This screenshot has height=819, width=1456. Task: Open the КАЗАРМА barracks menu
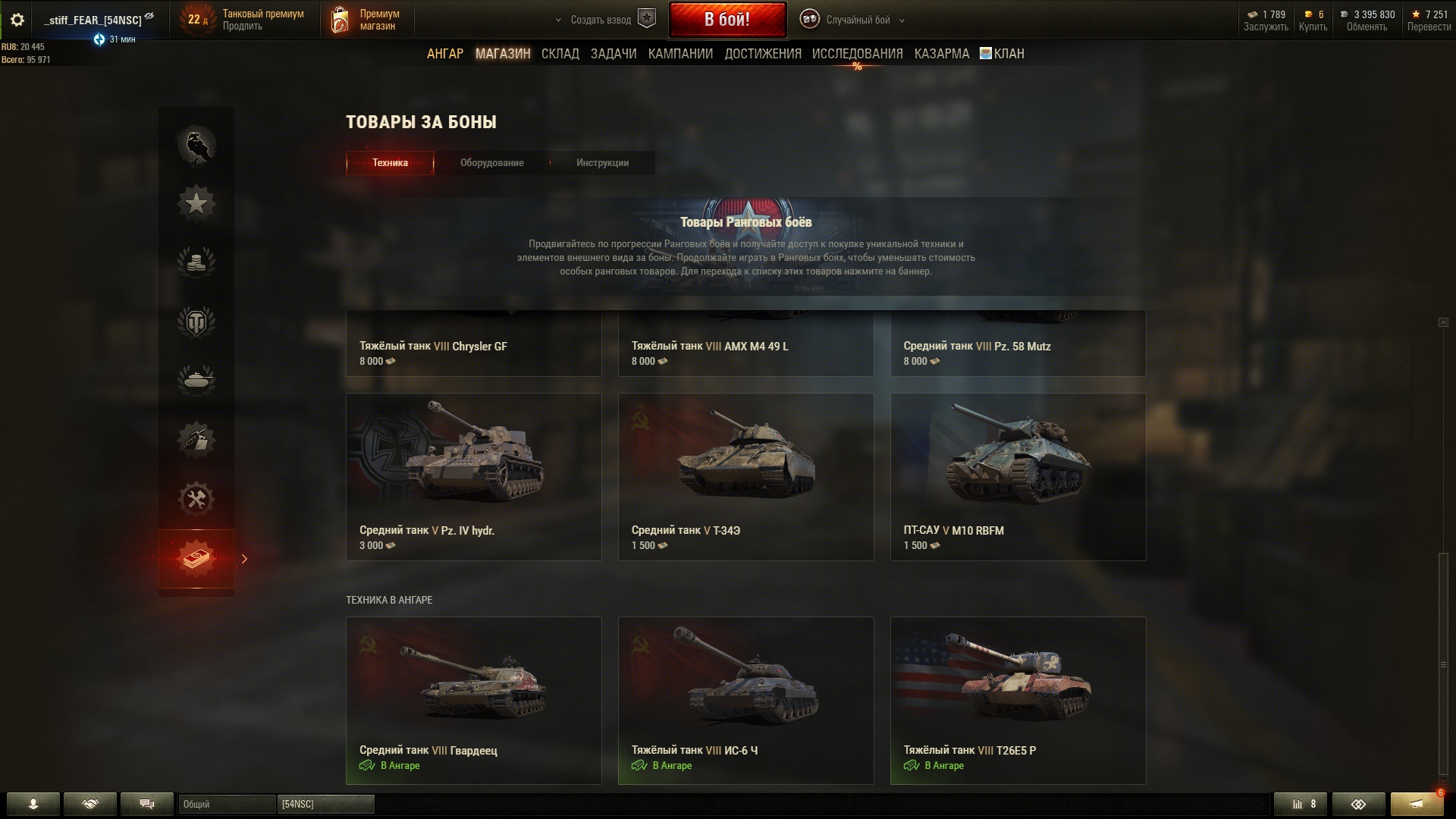tap(941, 54)
